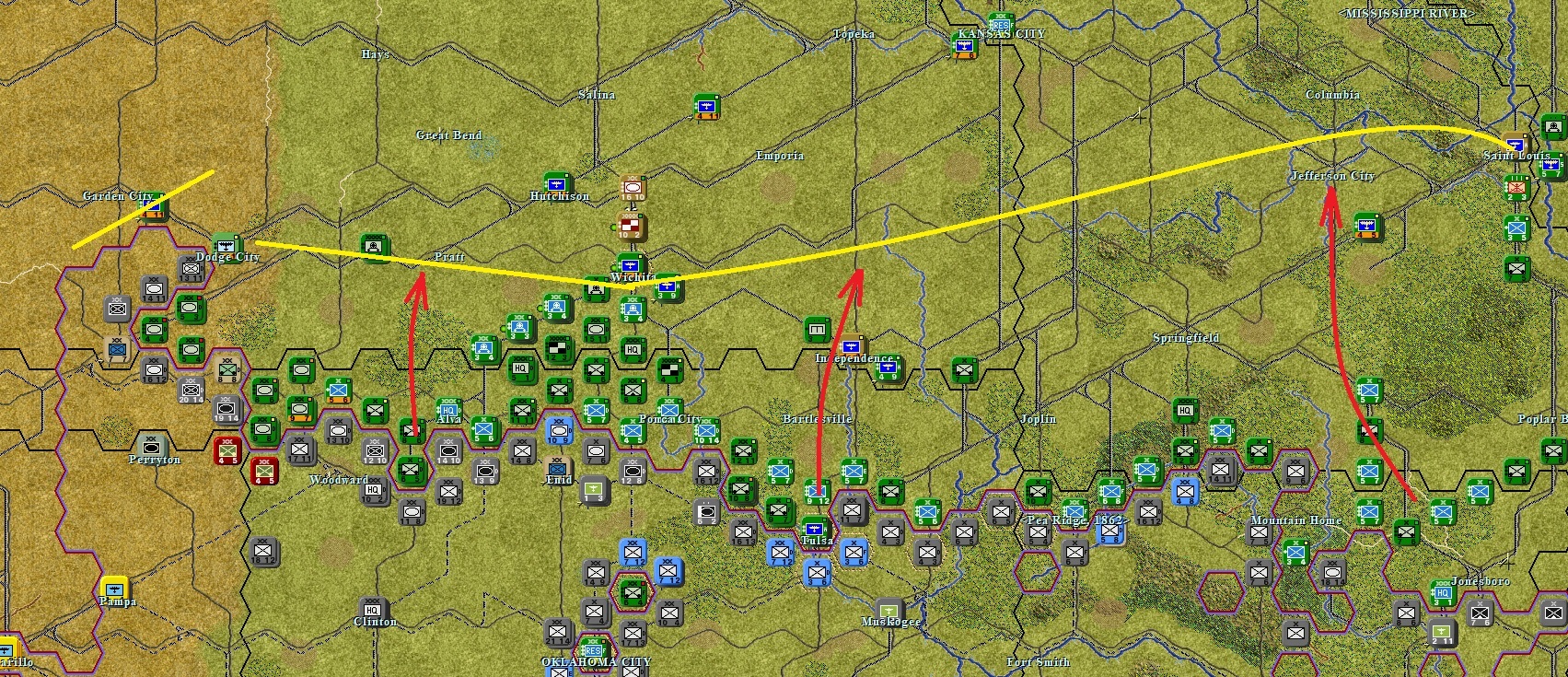The height and width of the screenshot is (677, 1568).
Task: Select the air unit at Garden City
Action: [x=151, y=206]
